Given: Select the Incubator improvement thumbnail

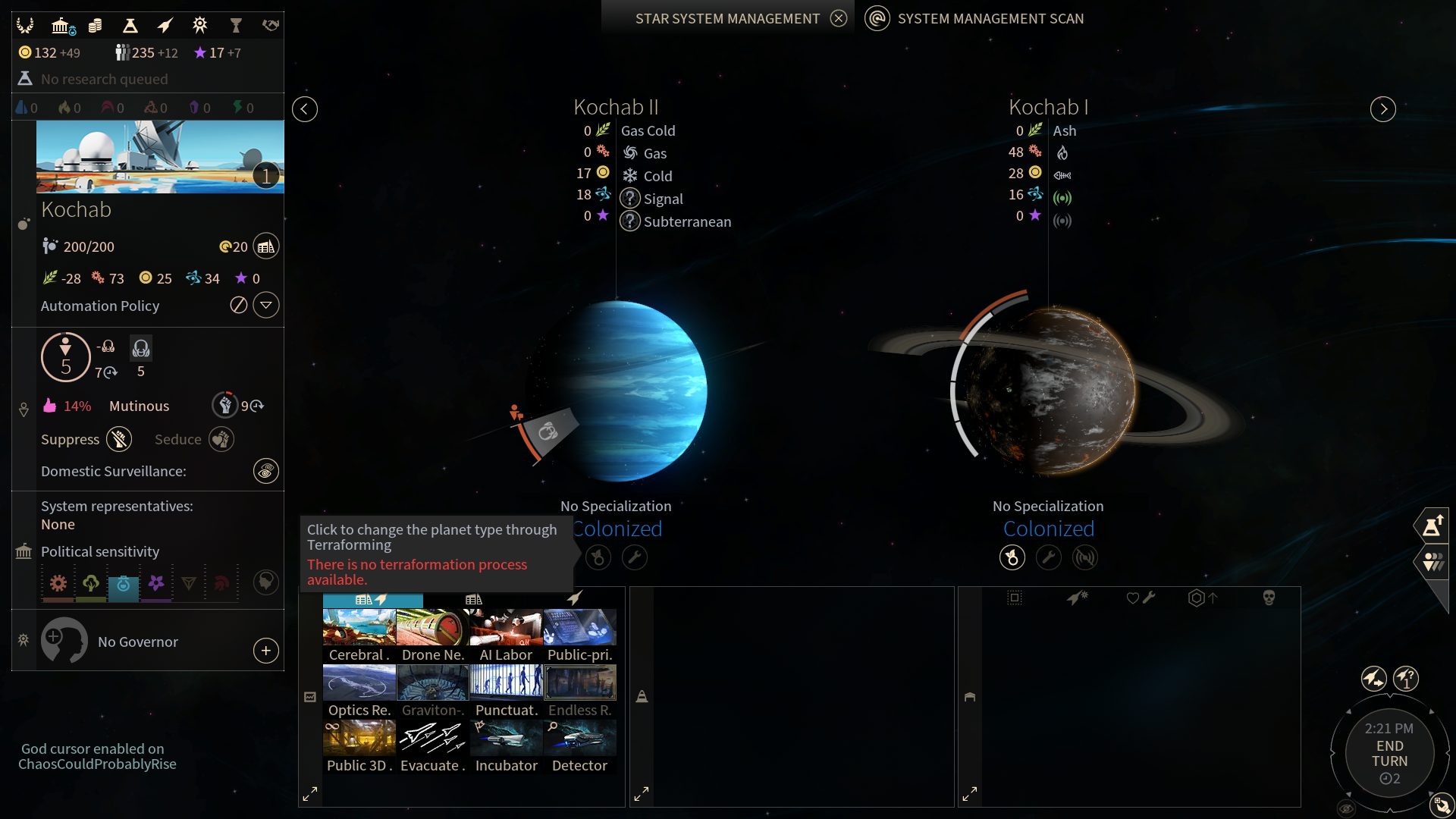Looking at the screenshot, I should [506, 737].
